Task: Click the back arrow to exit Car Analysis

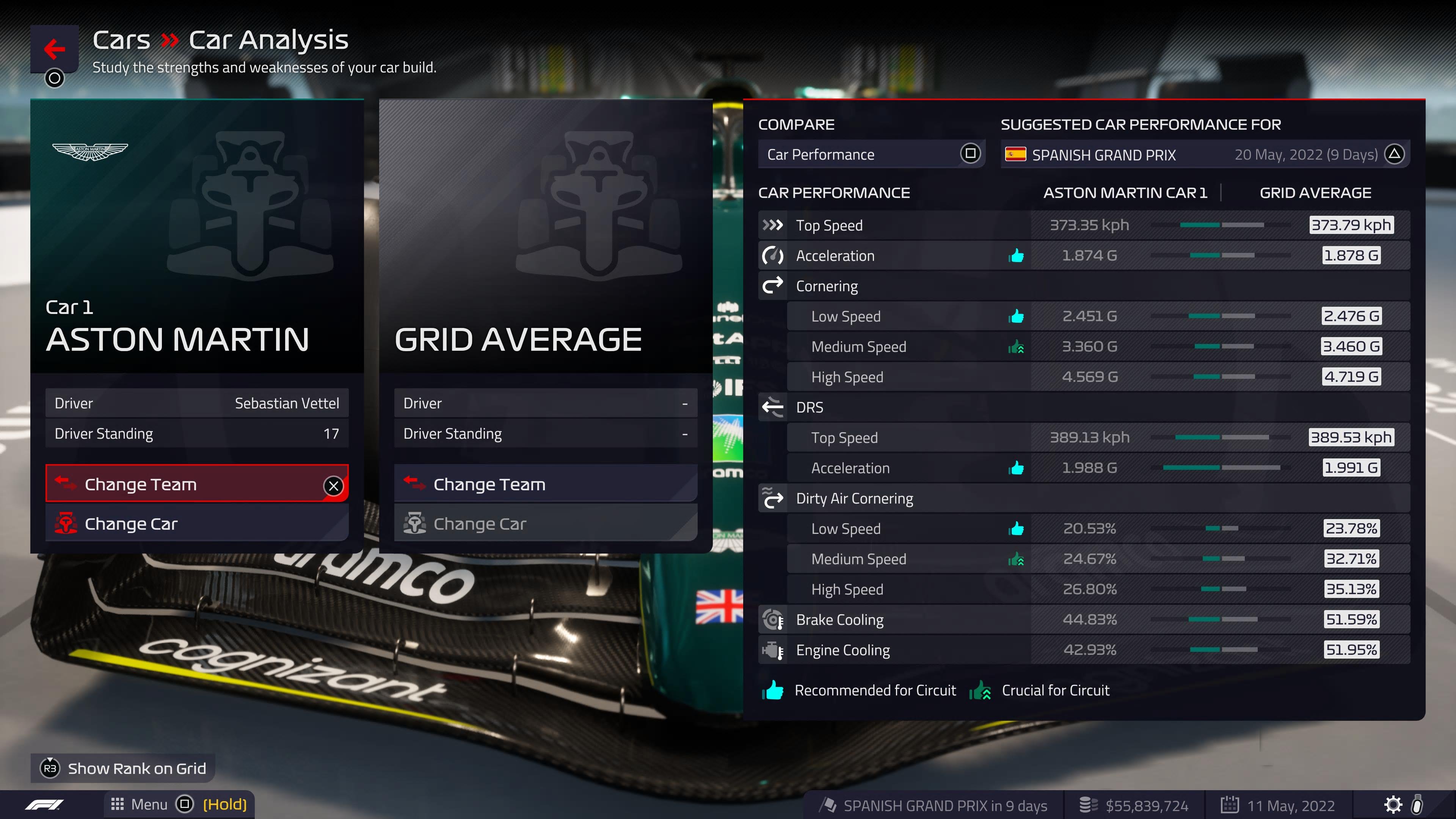Action: [54, 50]
